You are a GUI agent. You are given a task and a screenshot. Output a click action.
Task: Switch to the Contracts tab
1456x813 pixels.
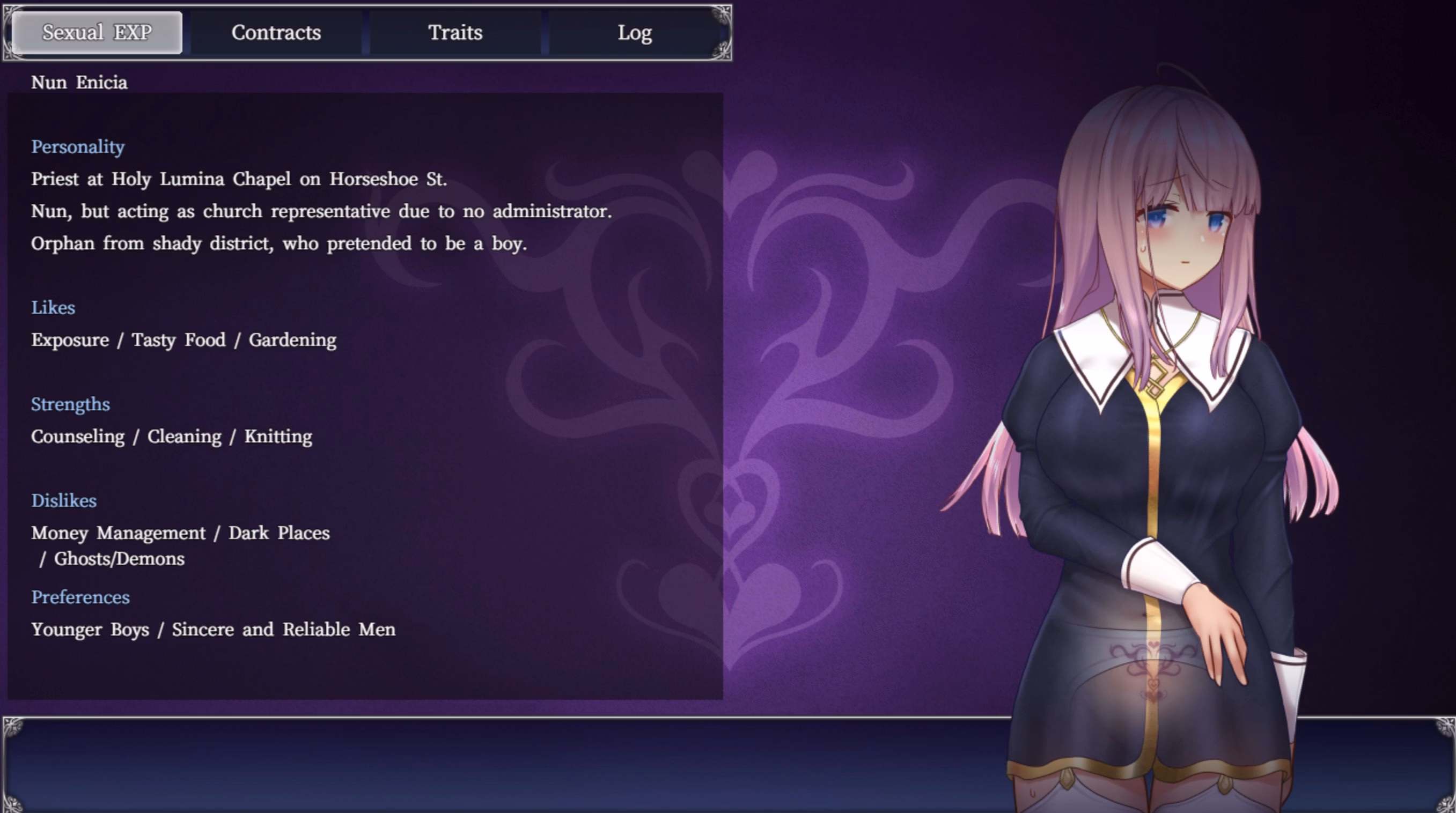click(x=275, y=32)
